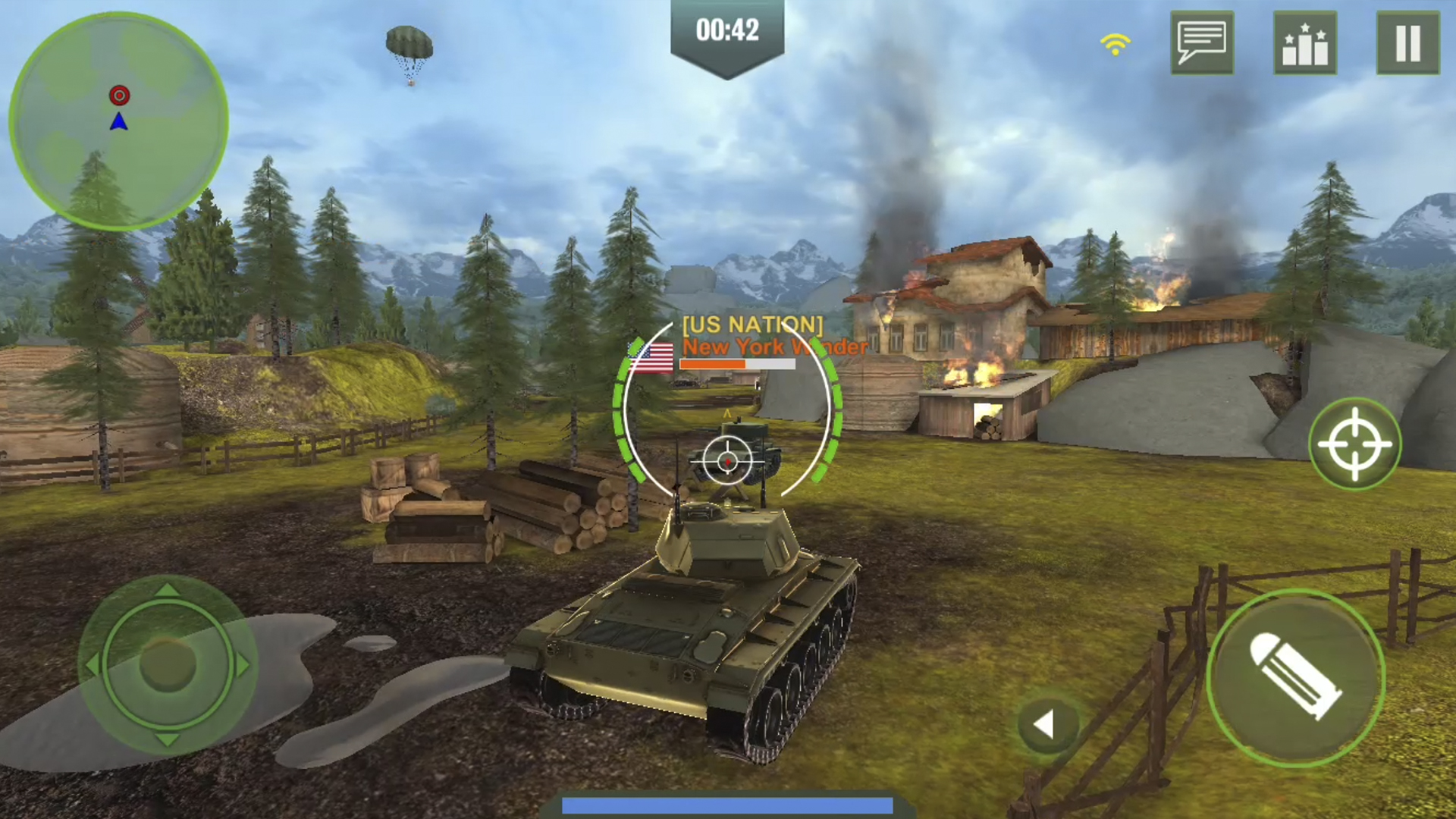The height and width of the screenshot is (819, 1456).
Task: Tap the red target marker on the minimap
Action: (118, 96)
